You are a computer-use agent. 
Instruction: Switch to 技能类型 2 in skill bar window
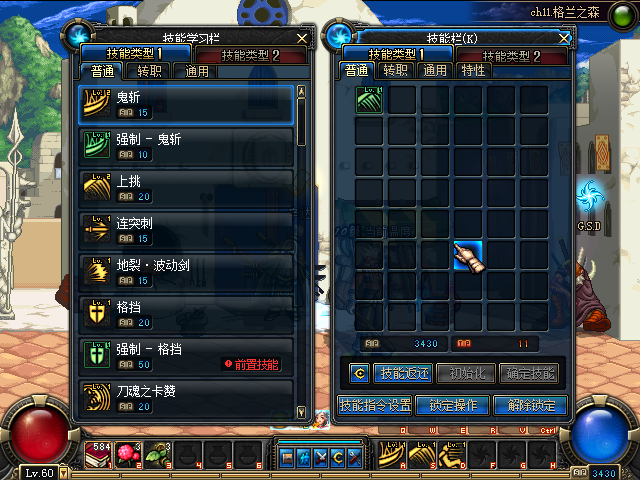(x=512, y=54)
